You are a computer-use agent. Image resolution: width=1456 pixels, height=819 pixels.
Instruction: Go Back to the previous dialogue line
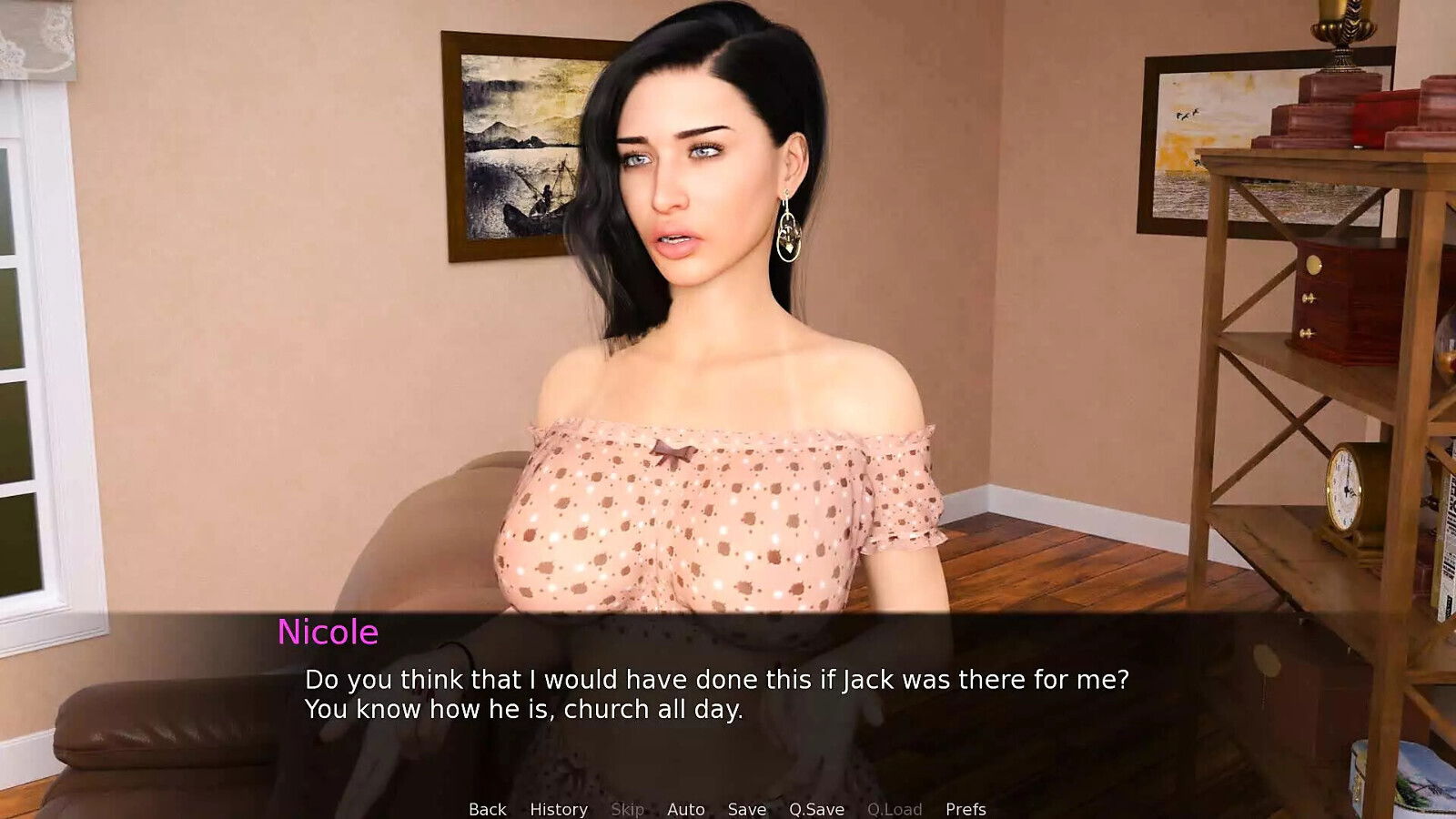(487, 809)
